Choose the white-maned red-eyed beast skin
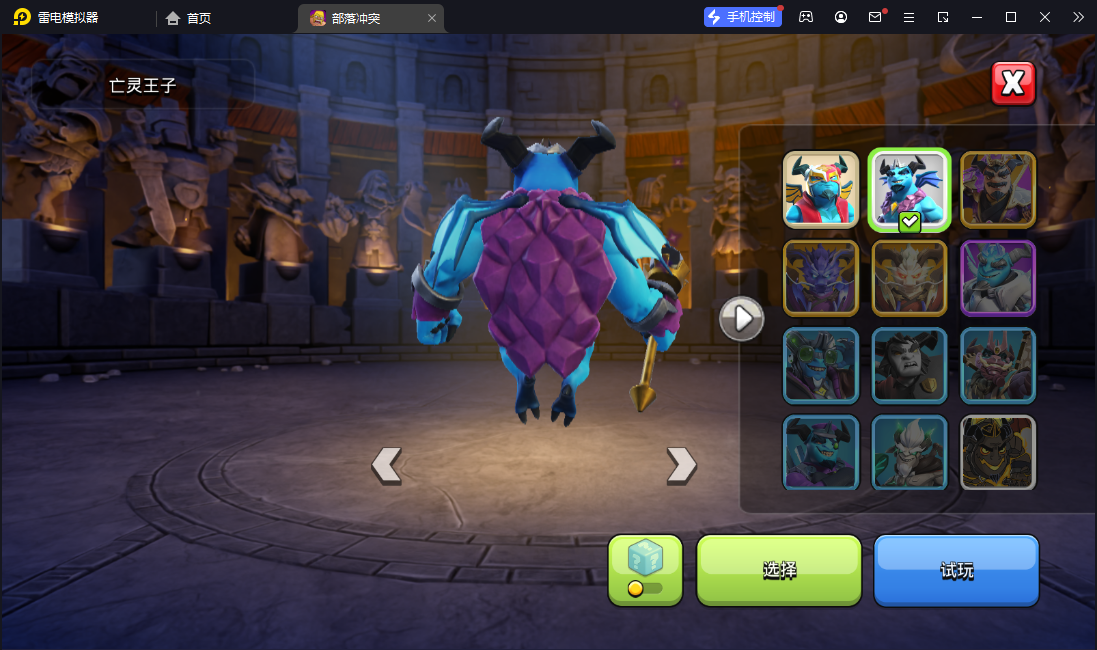Screen dimensions: 1097x650 909,278
